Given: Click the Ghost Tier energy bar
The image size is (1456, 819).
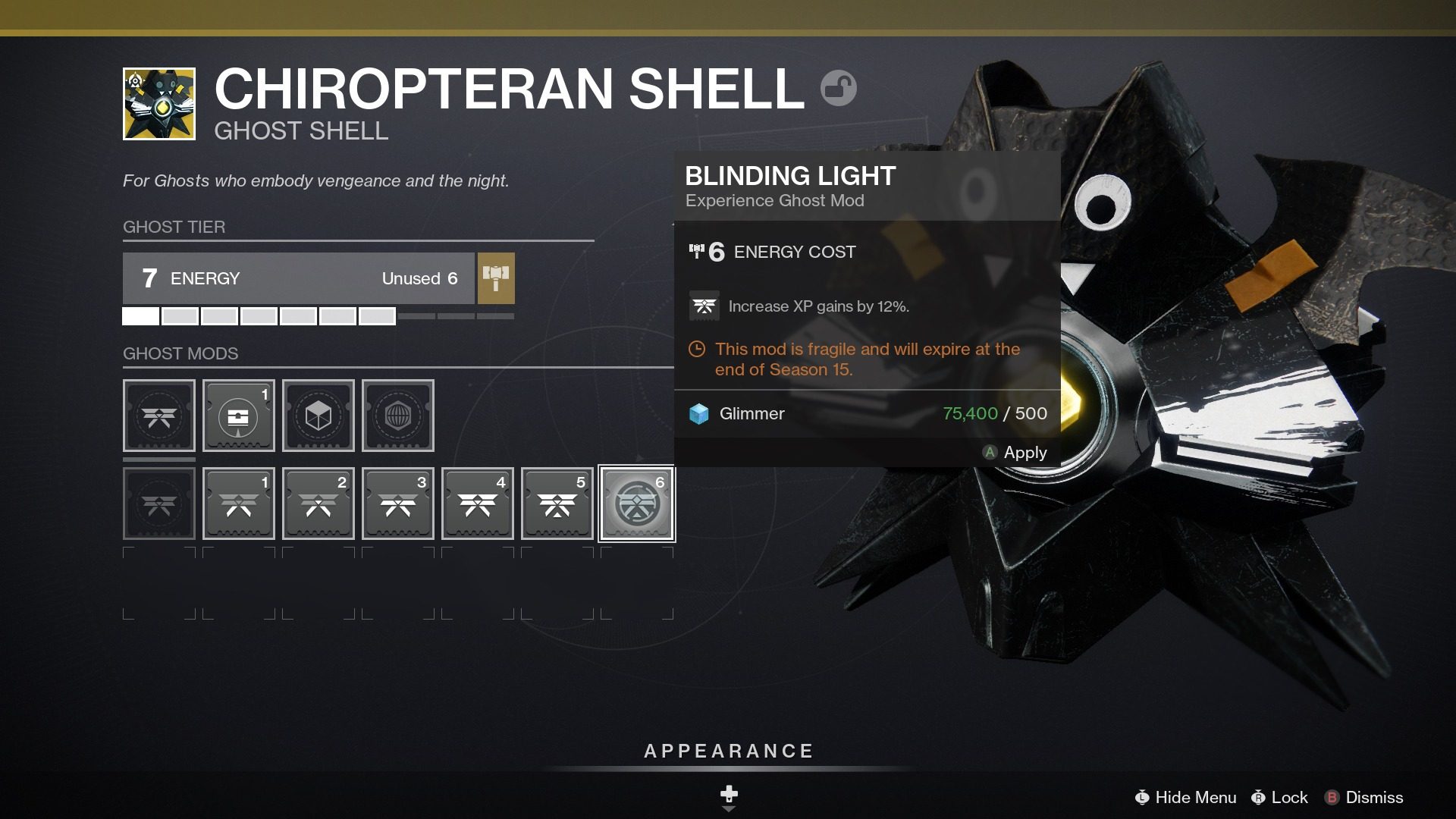Looking at the screenshot, I should click(x=300, y=279).
